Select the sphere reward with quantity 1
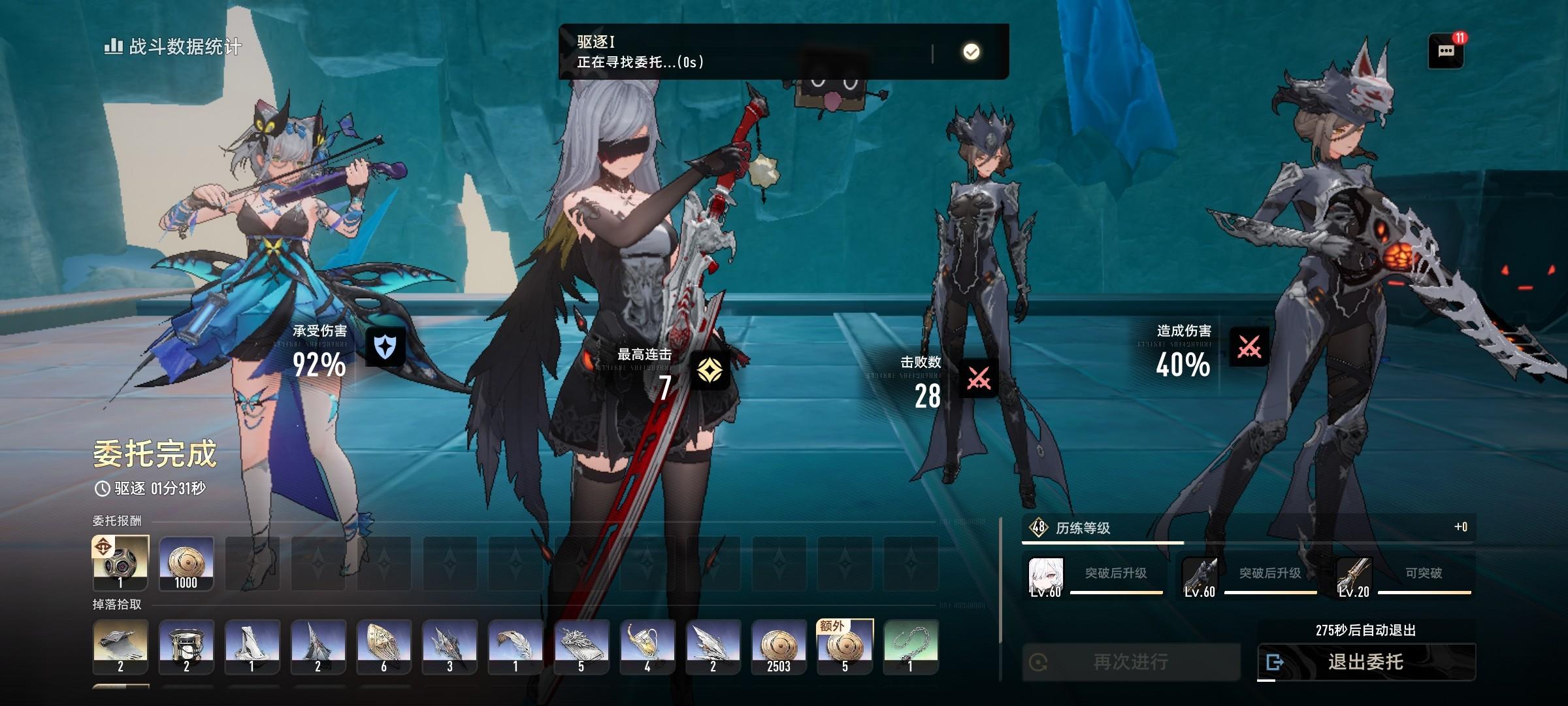Screen dimensions: 1568x706 [x=120, y=563]
